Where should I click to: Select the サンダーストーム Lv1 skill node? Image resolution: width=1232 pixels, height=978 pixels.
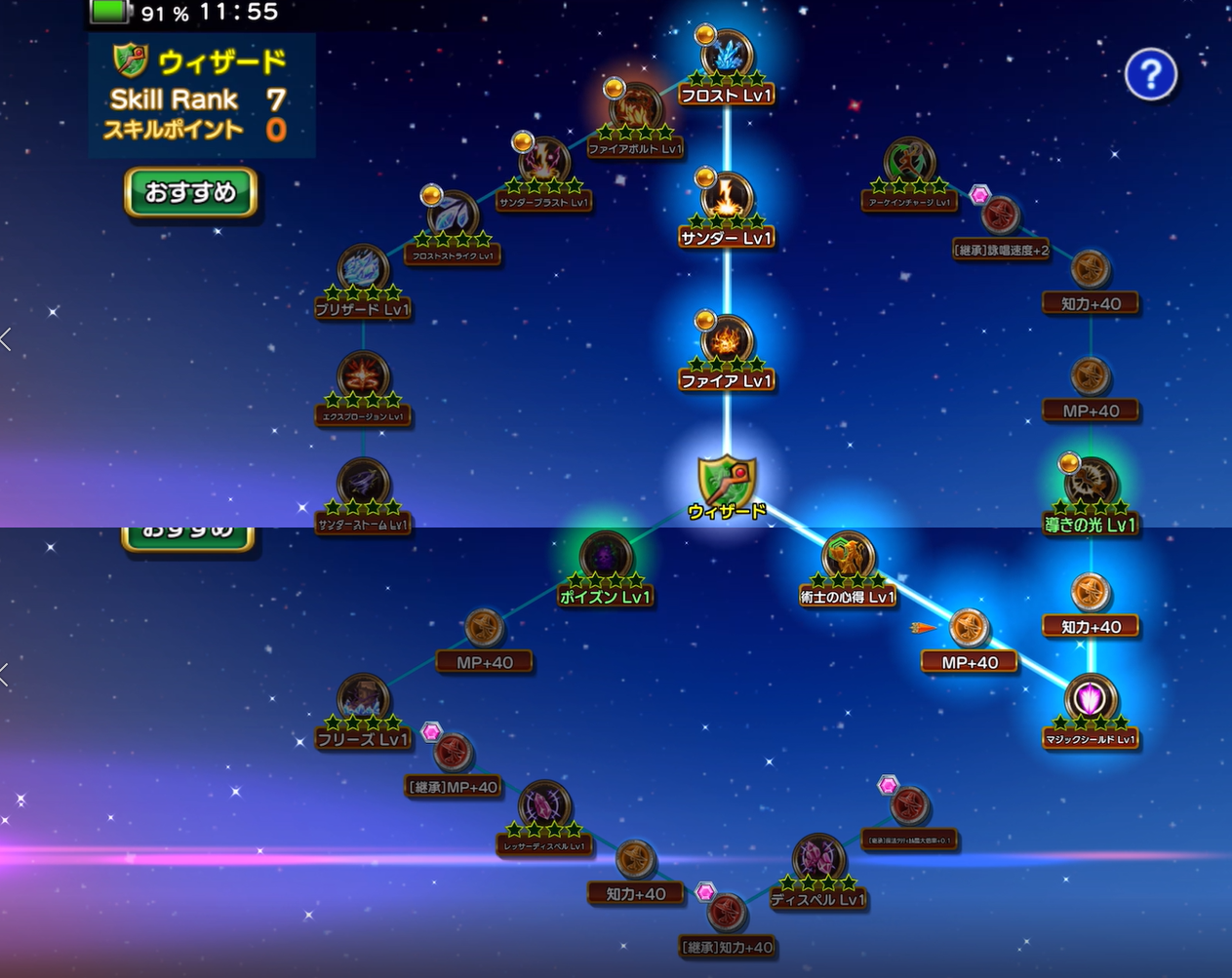point(363,485)
